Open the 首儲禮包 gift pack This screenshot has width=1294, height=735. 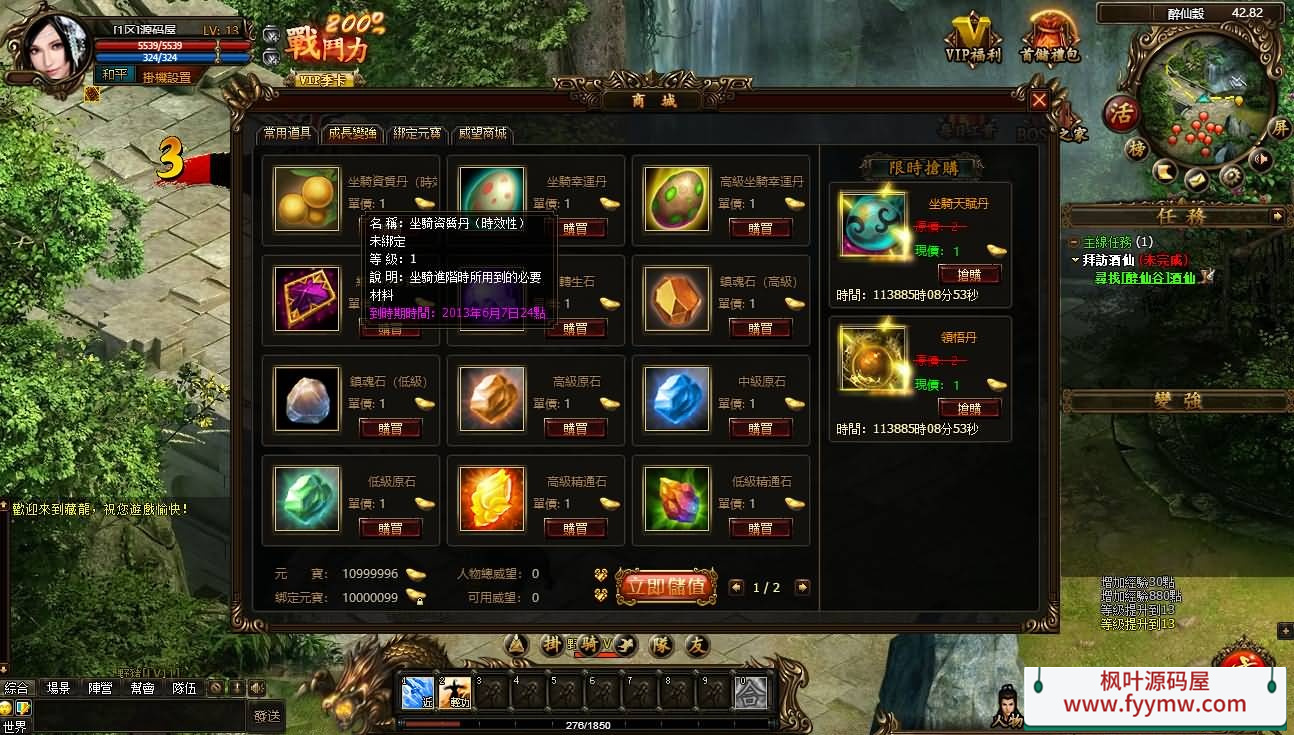[x=1049, y=40]
